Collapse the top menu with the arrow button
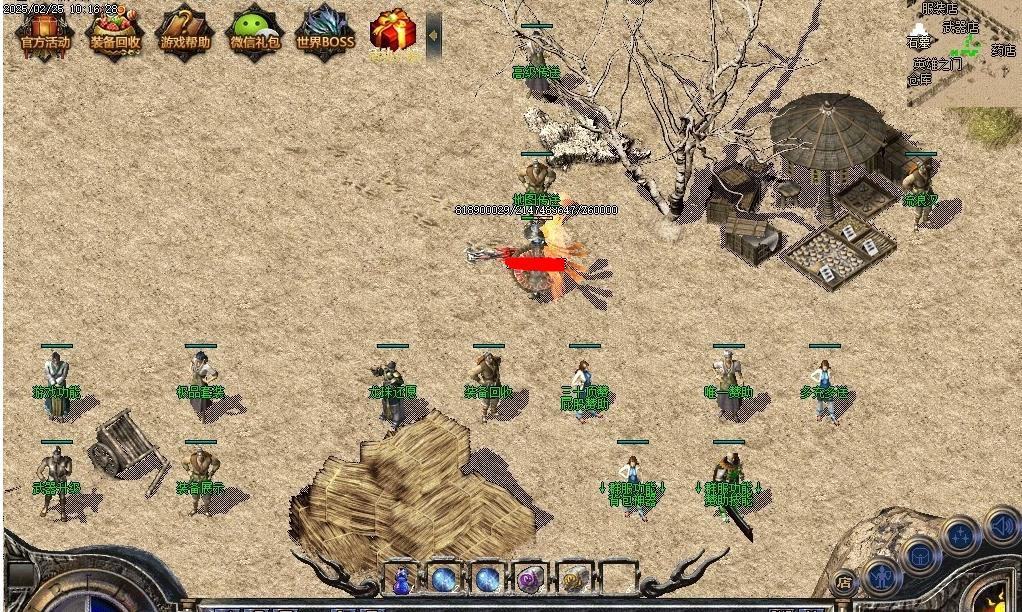This screenshot has height=612, width=1022. [433, 34]
